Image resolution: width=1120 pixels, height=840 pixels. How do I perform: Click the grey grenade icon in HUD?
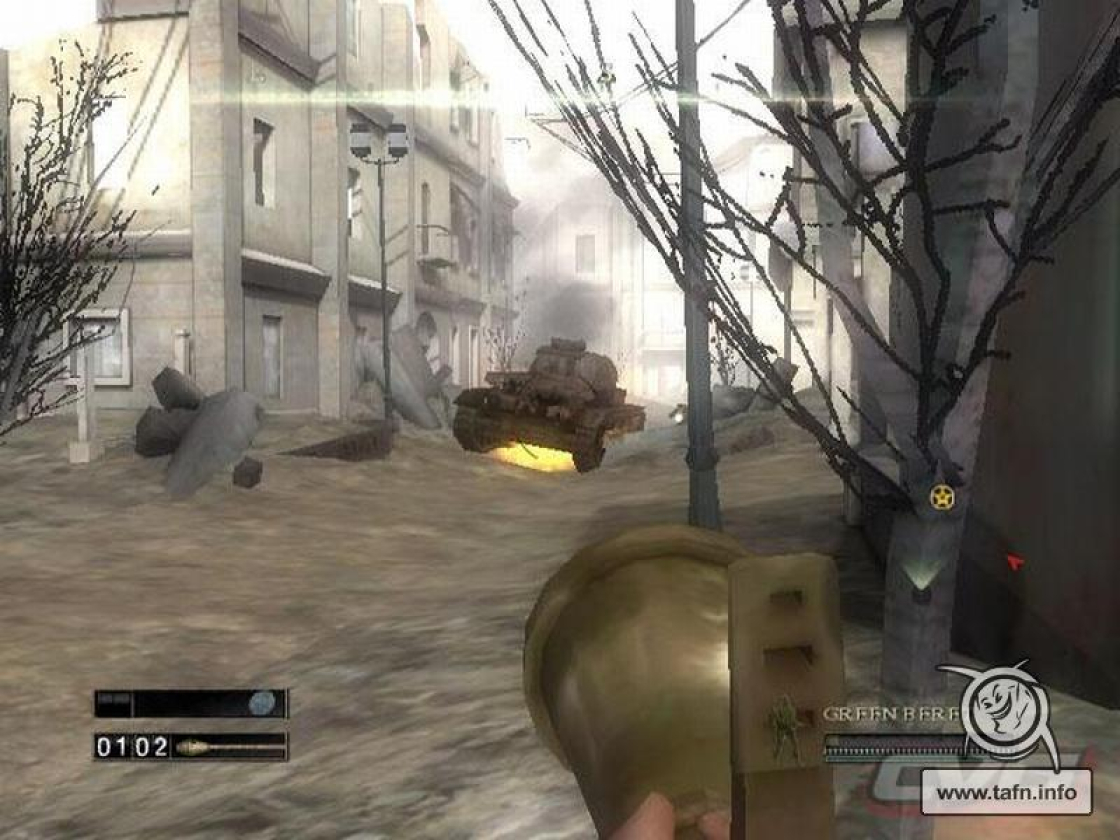[x=262, y=703]
